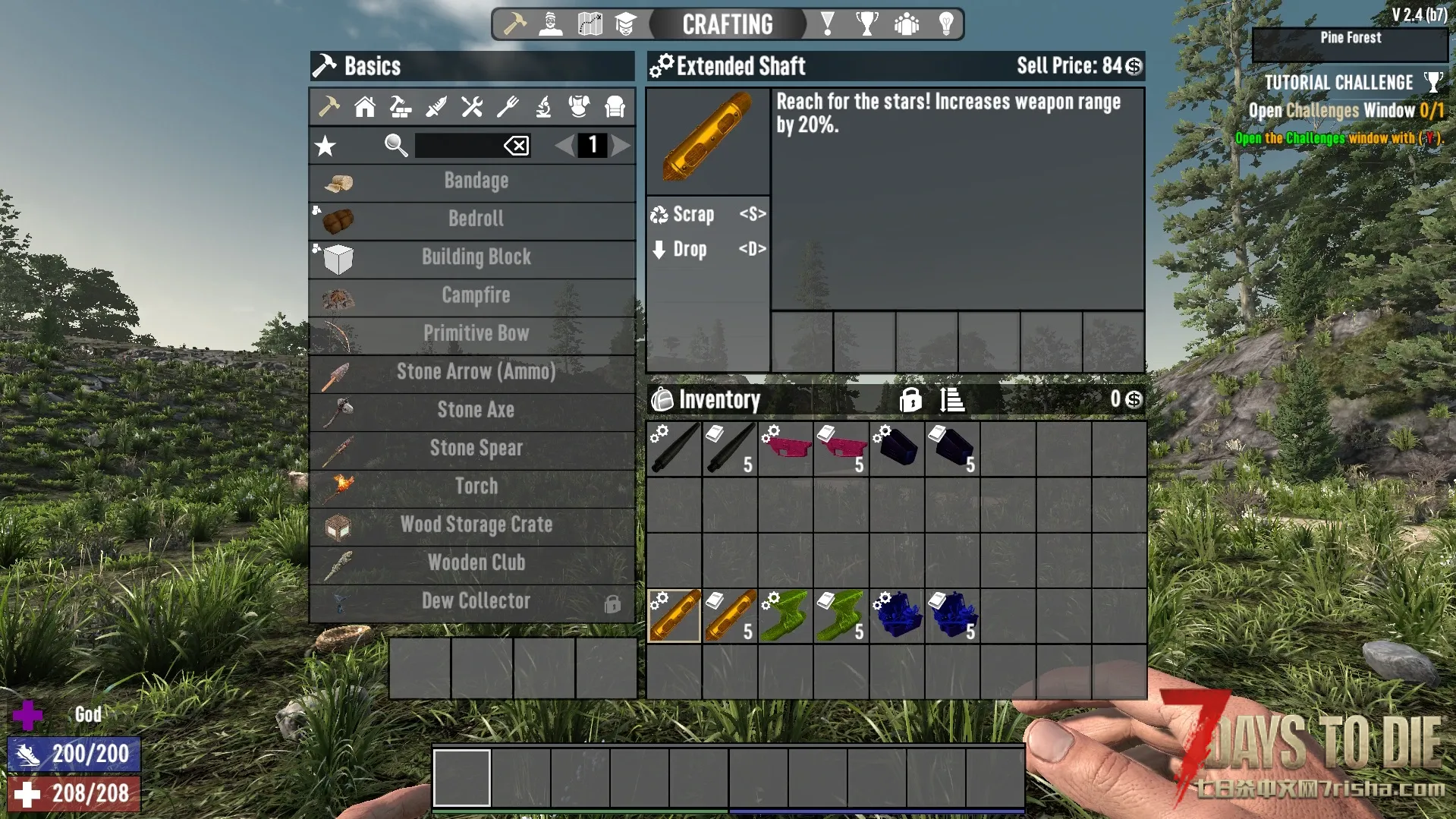The image size is (1456, 819).
Task: Select the green mod item slot
Action: click(x=785, y=616)
